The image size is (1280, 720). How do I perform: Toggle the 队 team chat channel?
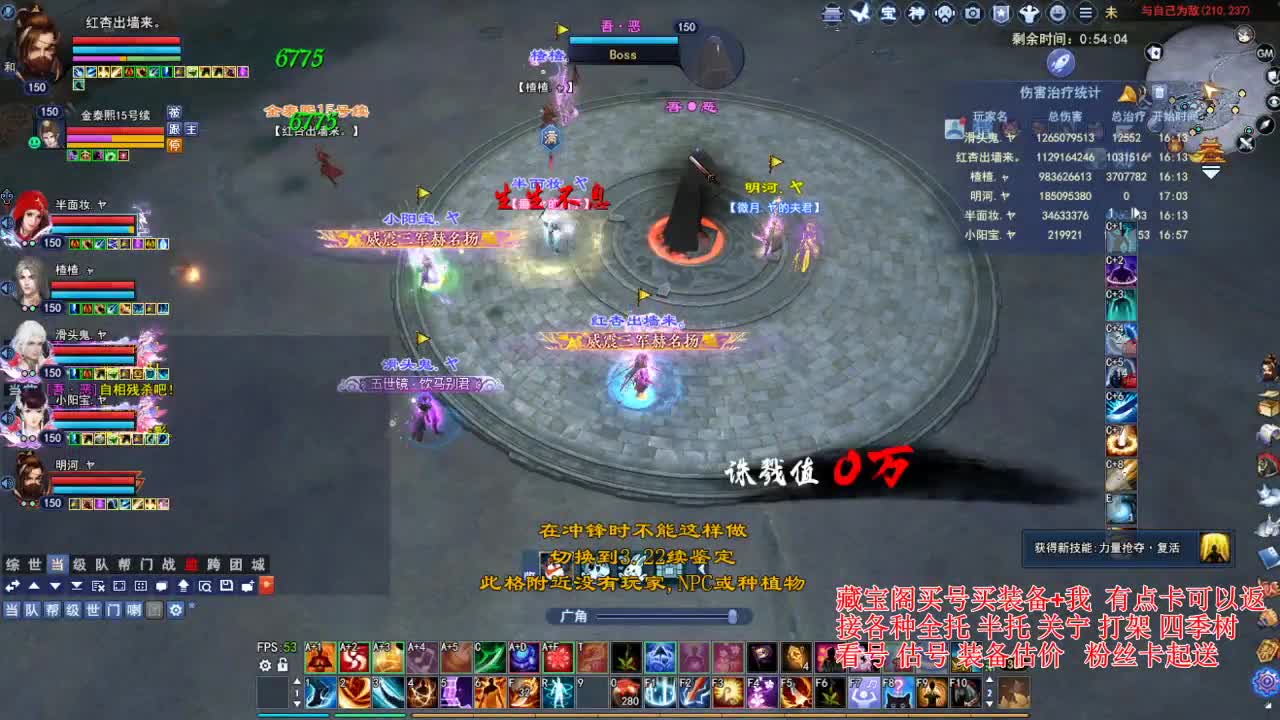[x=34, y=610]
